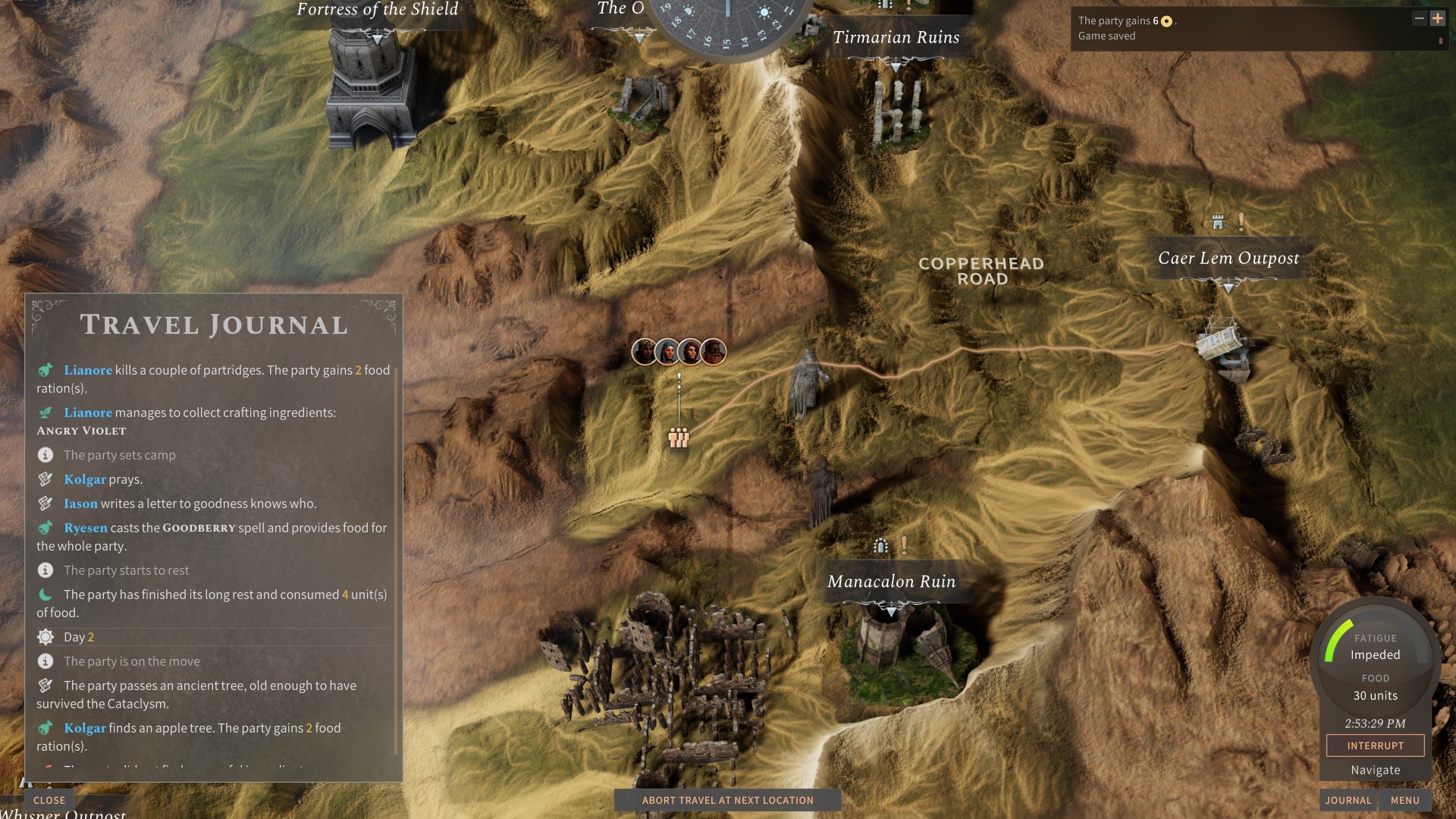Screen dimensions: 1456x819
Task: Click Kolgar's name in the prays entry
Action: [x=85, y=479]
